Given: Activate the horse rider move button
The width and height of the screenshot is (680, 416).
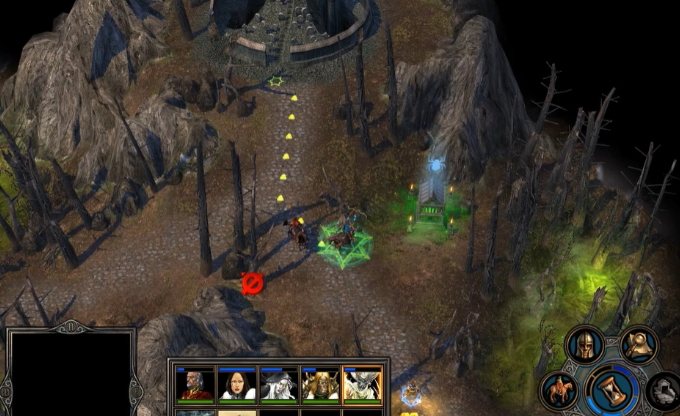Looking at the screenshot, I should pos(559,389).
